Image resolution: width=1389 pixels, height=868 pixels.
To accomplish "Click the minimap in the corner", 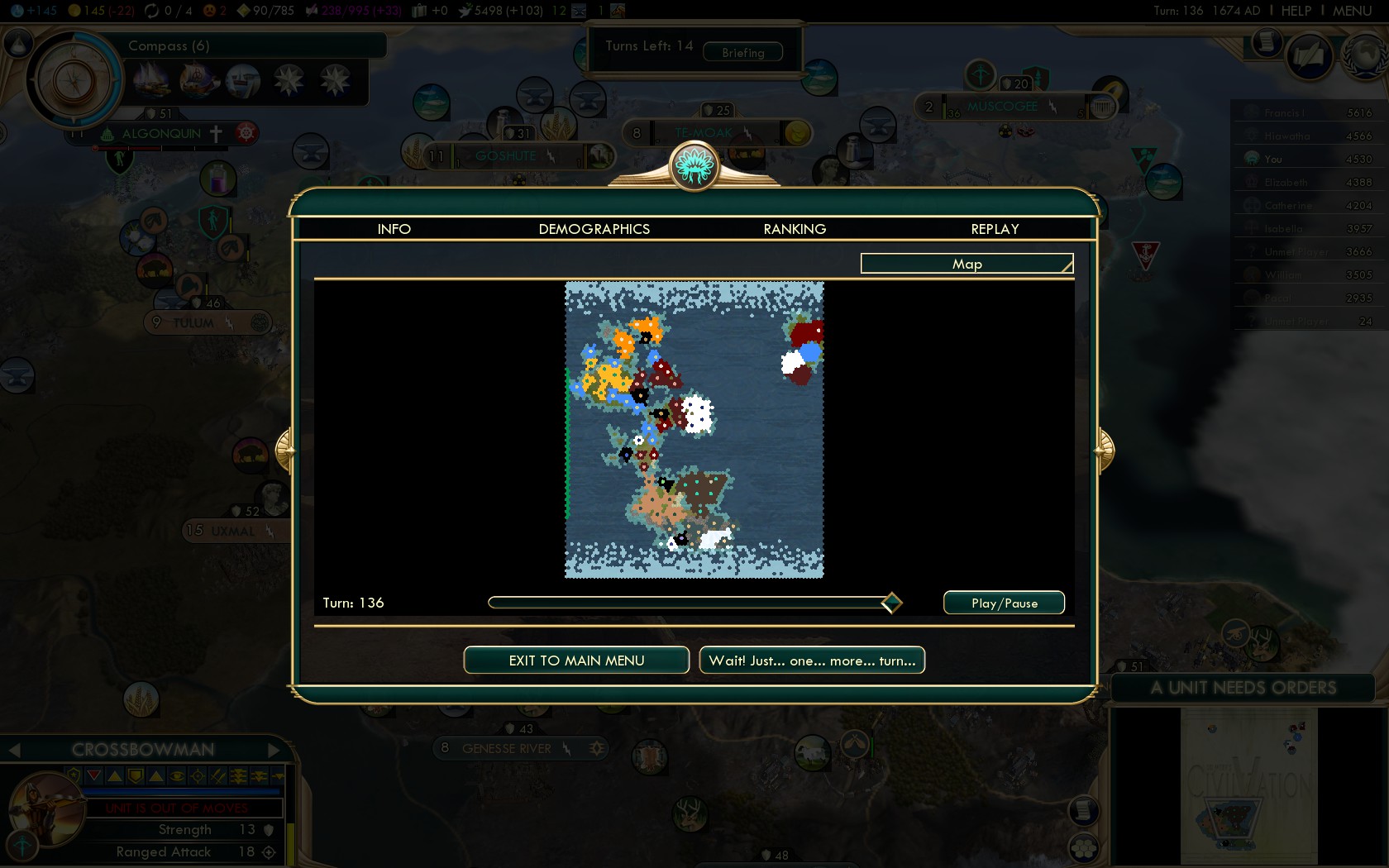I will (1248, 785).
